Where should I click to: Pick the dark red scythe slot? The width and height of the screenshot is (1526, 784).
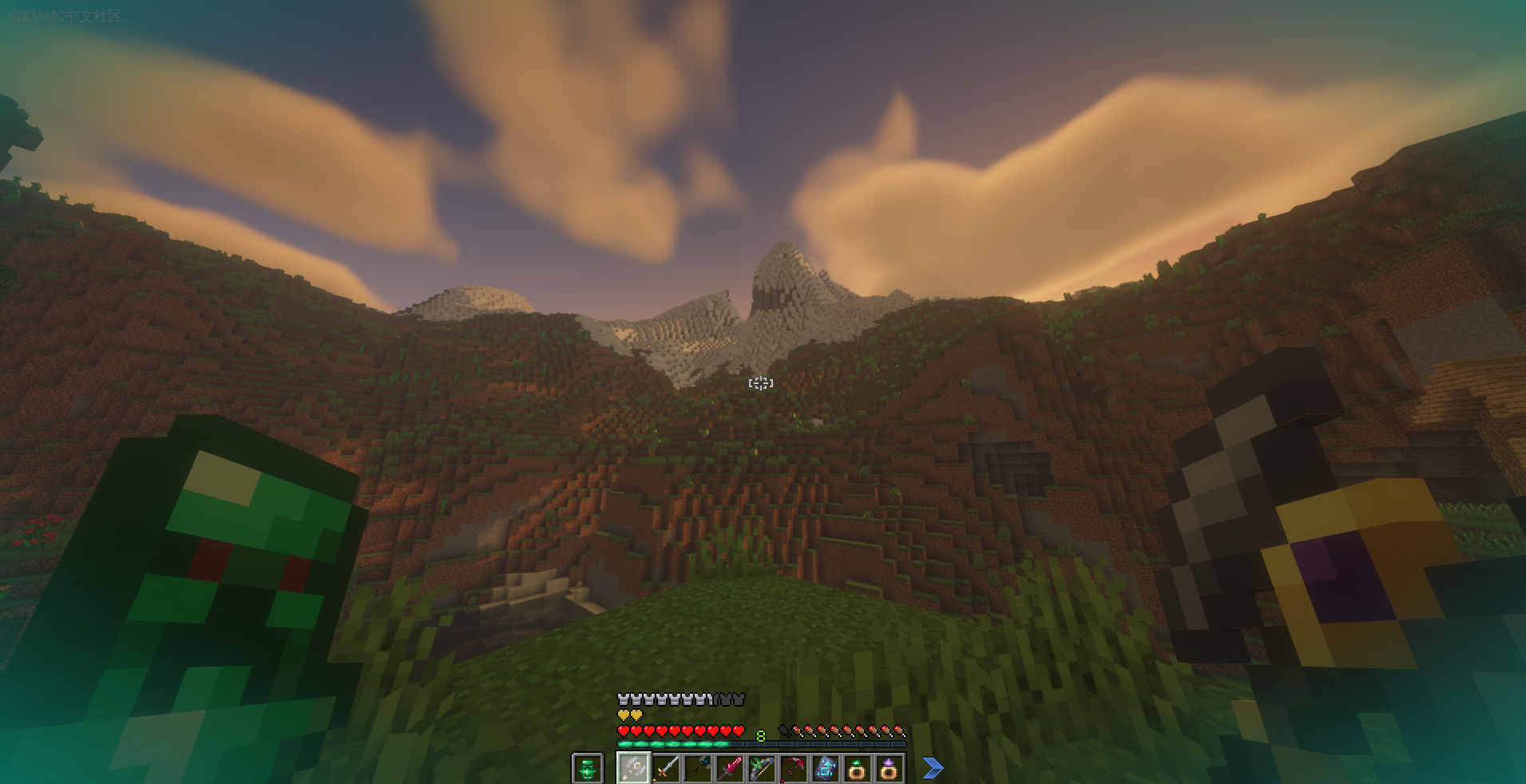794,769
